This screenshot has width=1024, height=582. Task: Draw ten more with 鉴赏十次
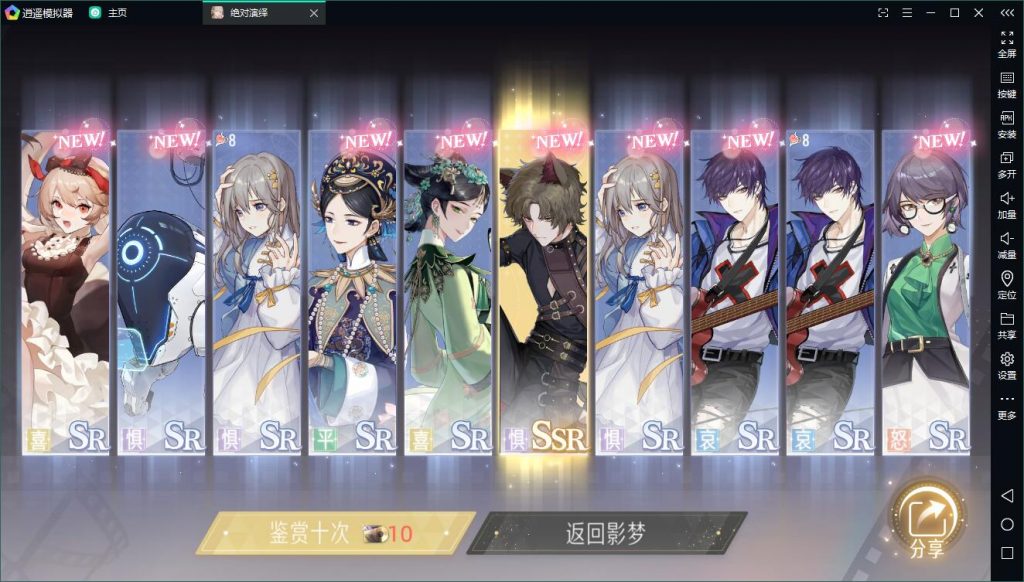pyautogui.click(x=336, y=533)
